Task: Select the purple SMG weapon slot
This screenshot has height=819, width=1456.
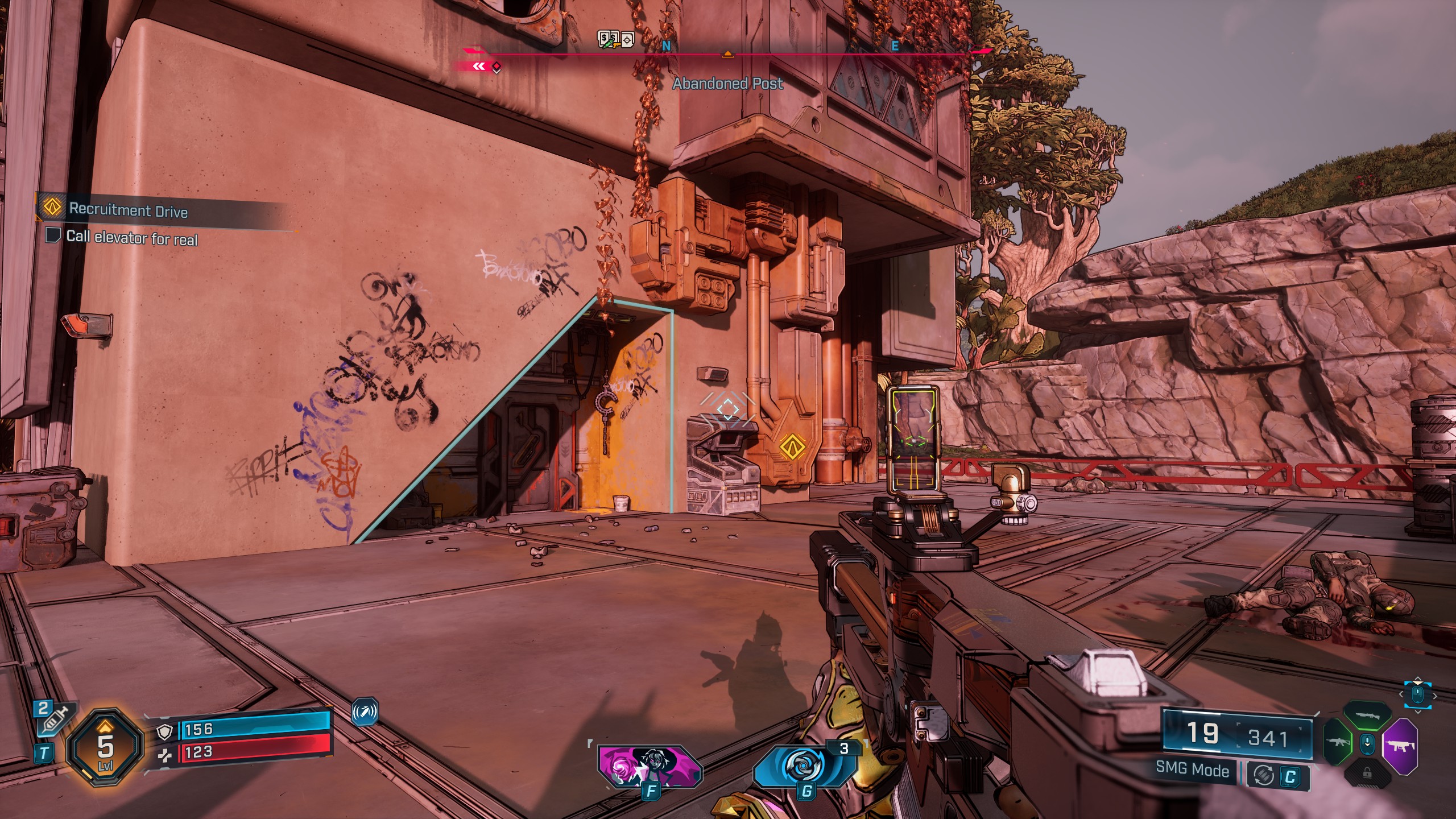Action: coord(1401,746)
